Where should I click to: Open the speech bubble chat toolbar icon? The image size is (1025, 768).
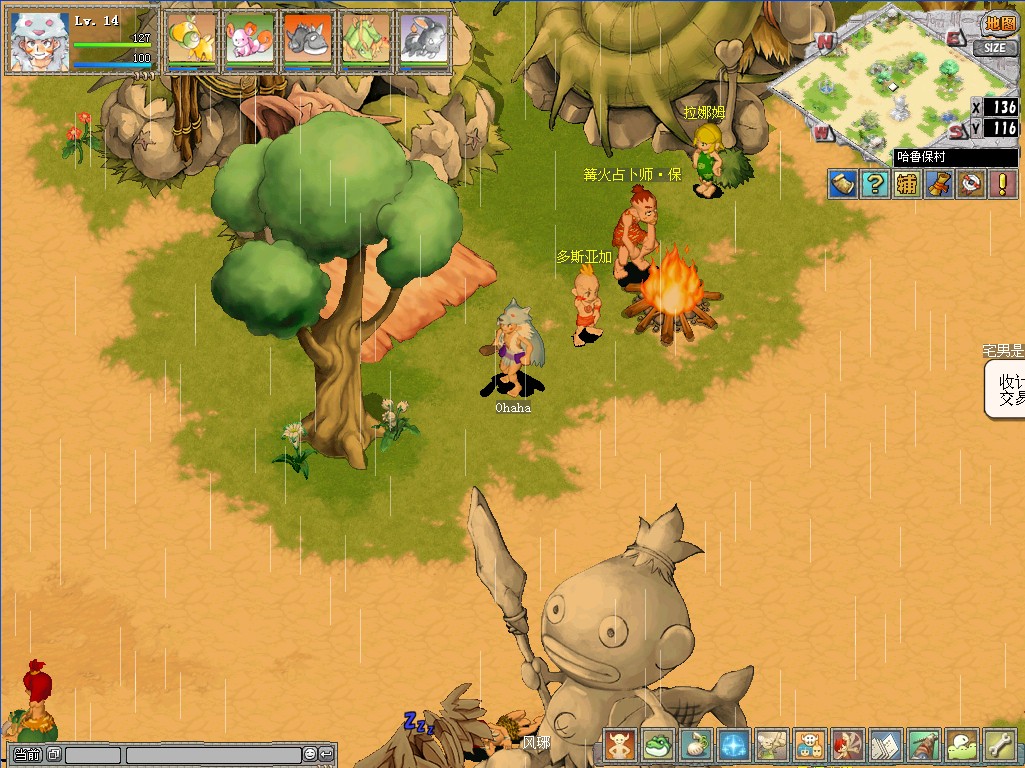click(x=962, y=745)
